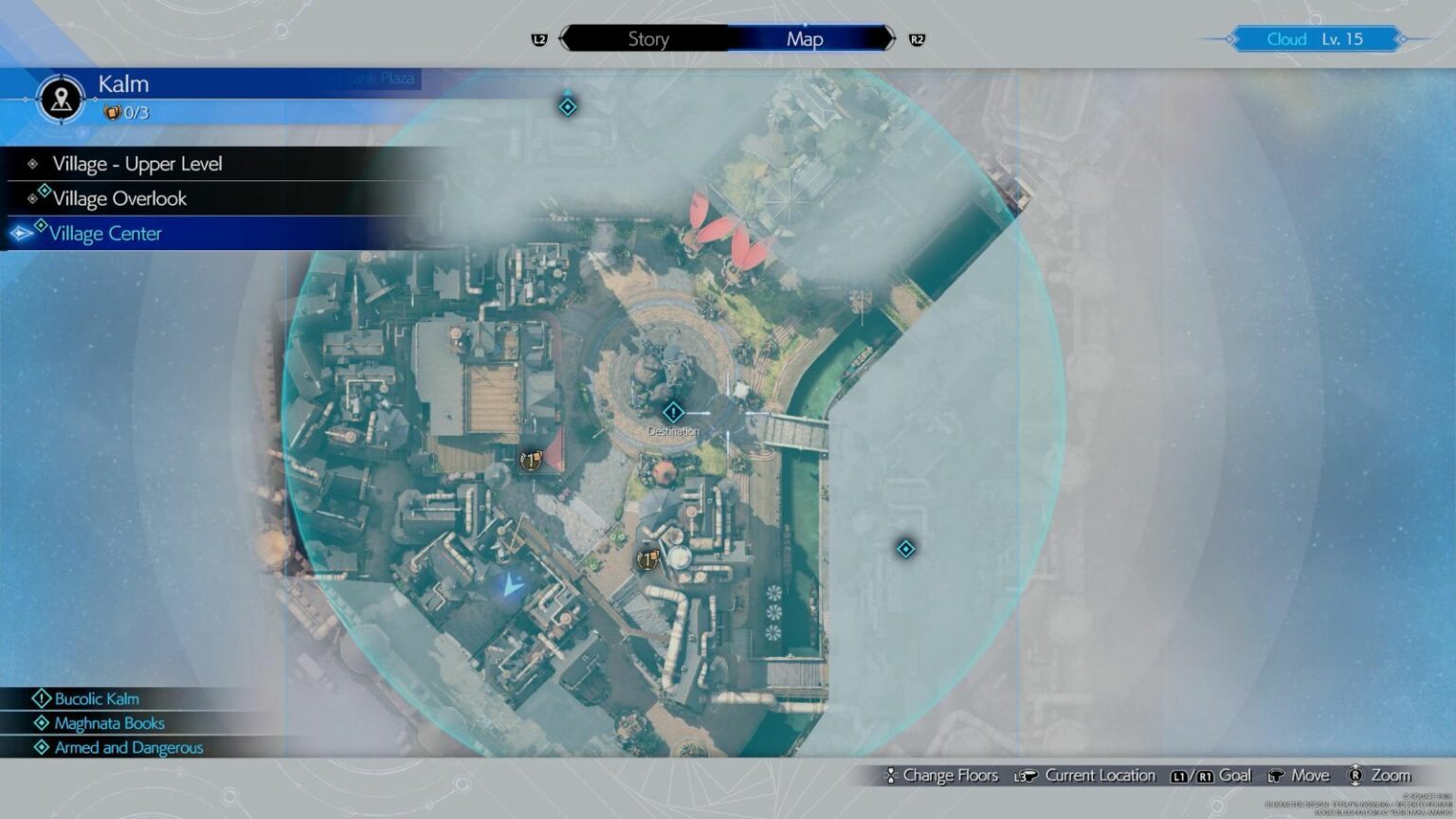The height and width of the screenshot is (819, 1456).
Task: Select the Map tab
Action: point(805,39)
